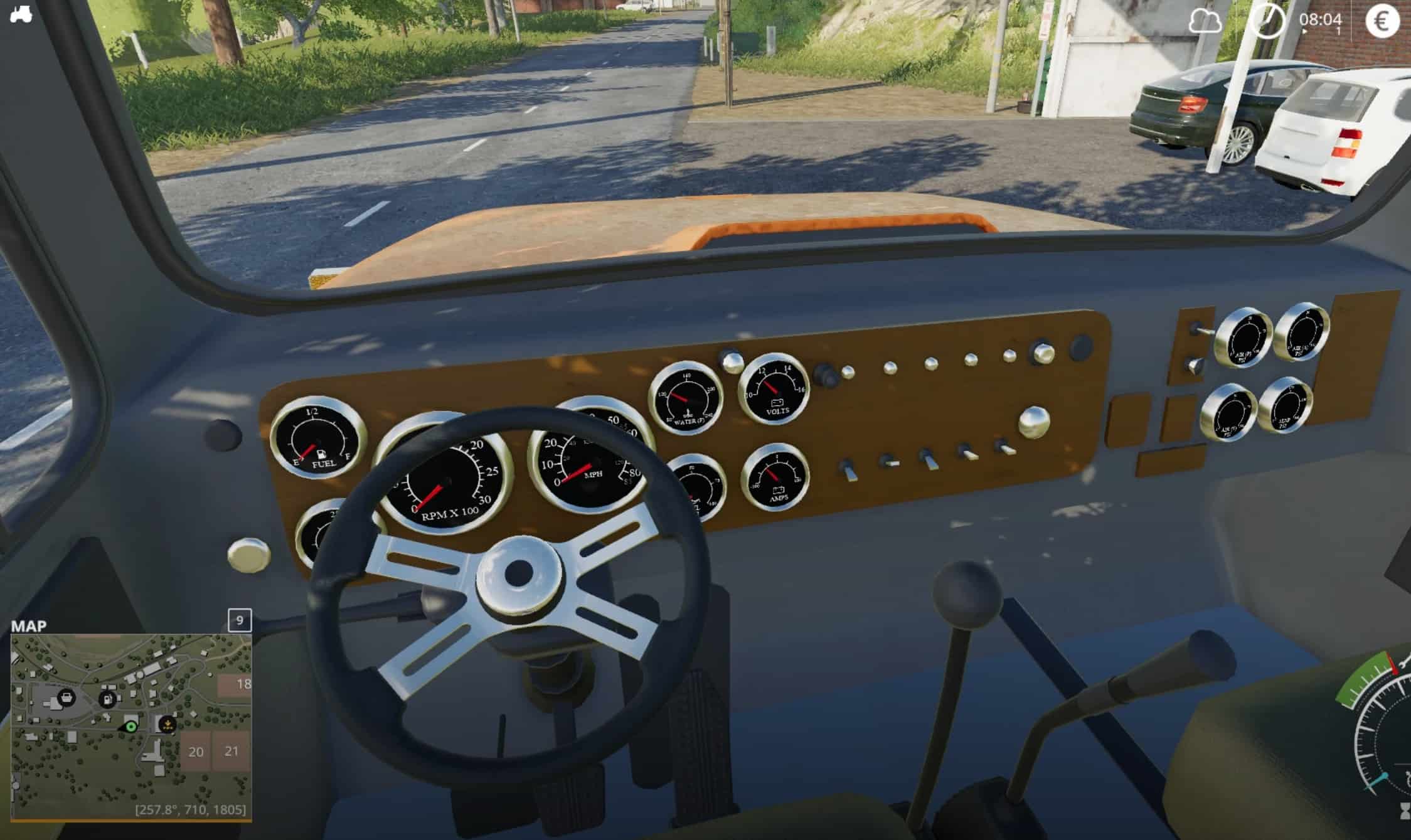Click the tractor icon in the corner
The width and height of the screenshot is (1411, 840).
click(x=21, y=14)
